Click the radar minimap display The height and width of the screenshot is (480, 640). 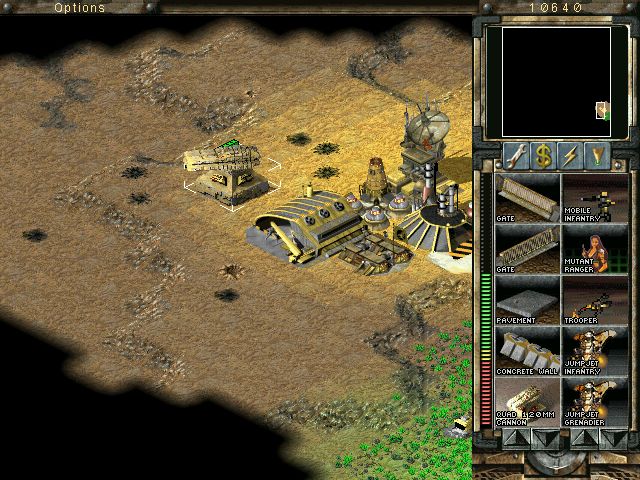(556, 82)
